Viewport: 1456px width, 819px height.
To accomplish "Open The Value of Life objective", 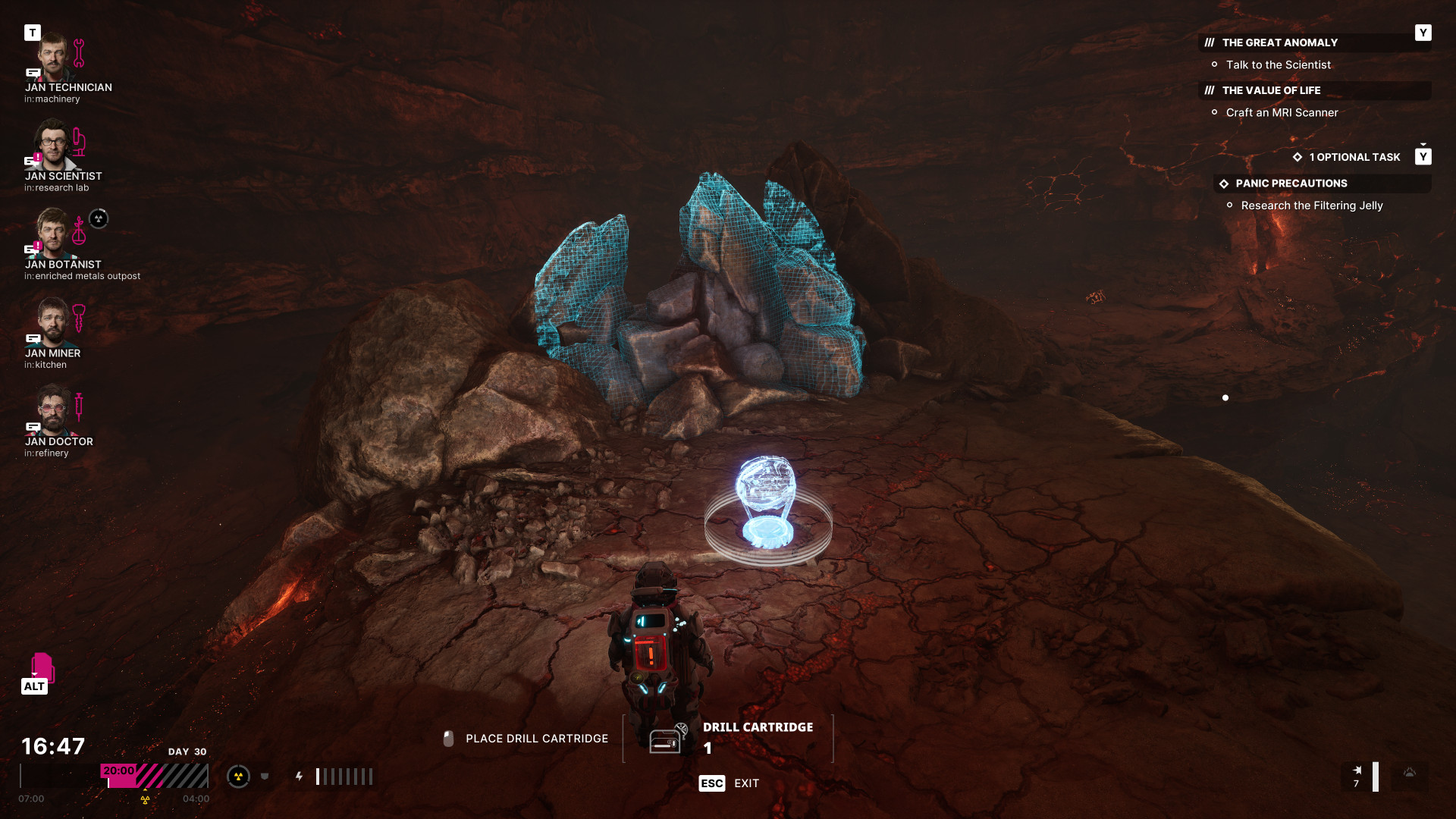I will pos(1271,90).
